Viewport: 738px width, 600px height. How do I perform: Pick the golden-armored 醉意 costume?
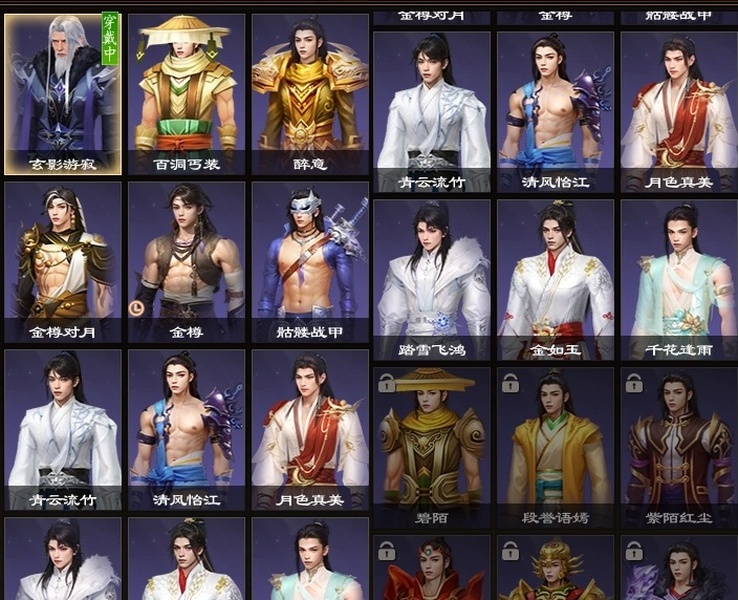click(310, 94)
